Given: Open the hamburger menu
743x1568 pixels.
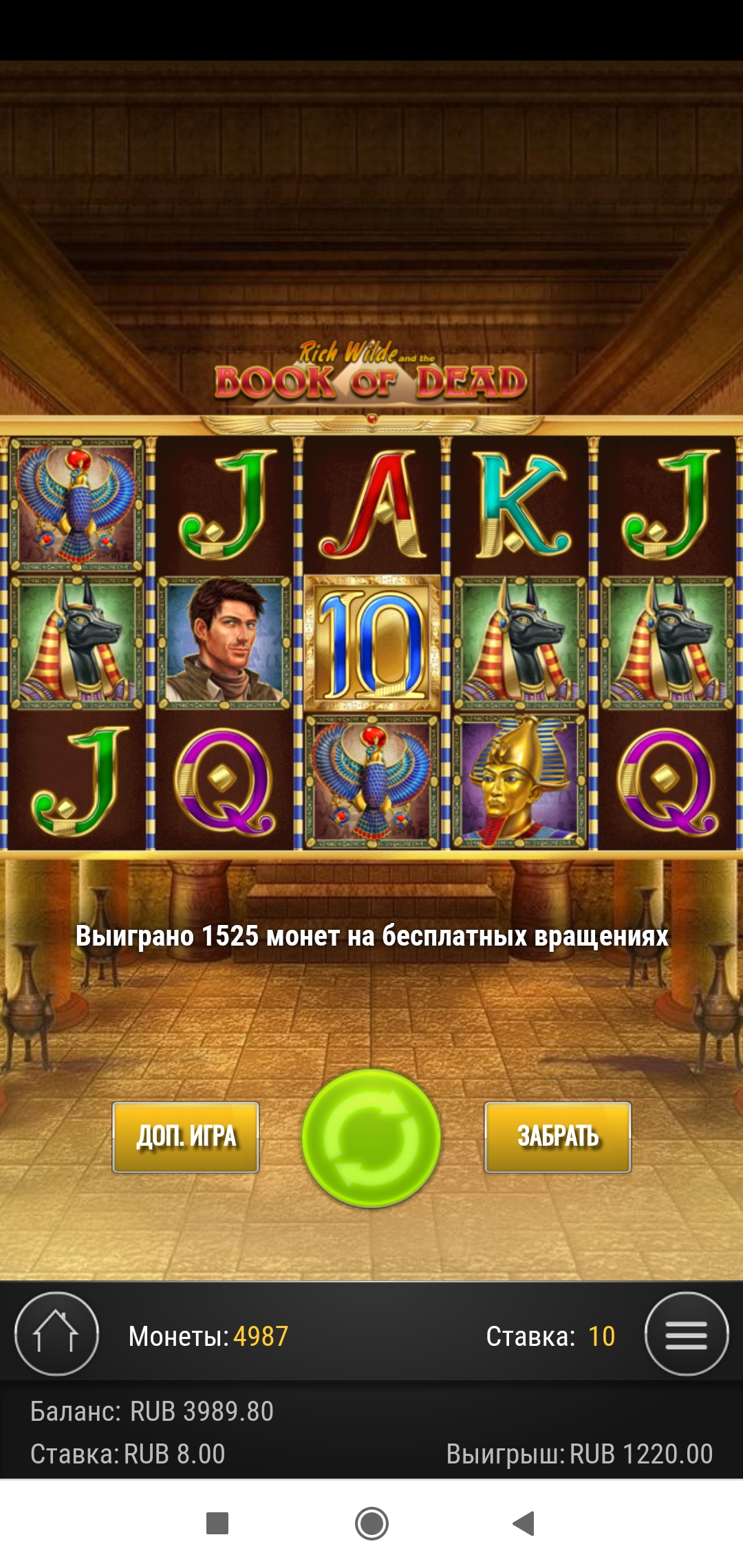Looking at the screenshot, I should pyautogui.click(x=686, y=1333).
